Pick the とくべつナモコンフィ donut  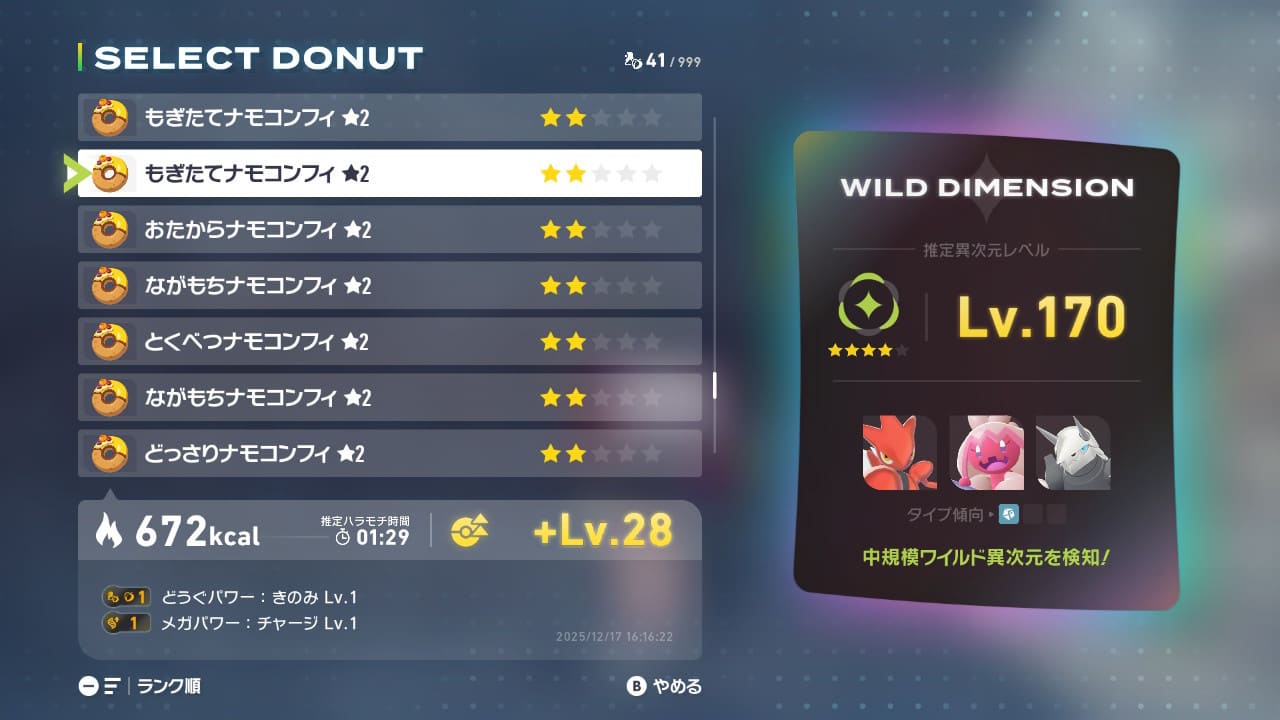point(389,342)
